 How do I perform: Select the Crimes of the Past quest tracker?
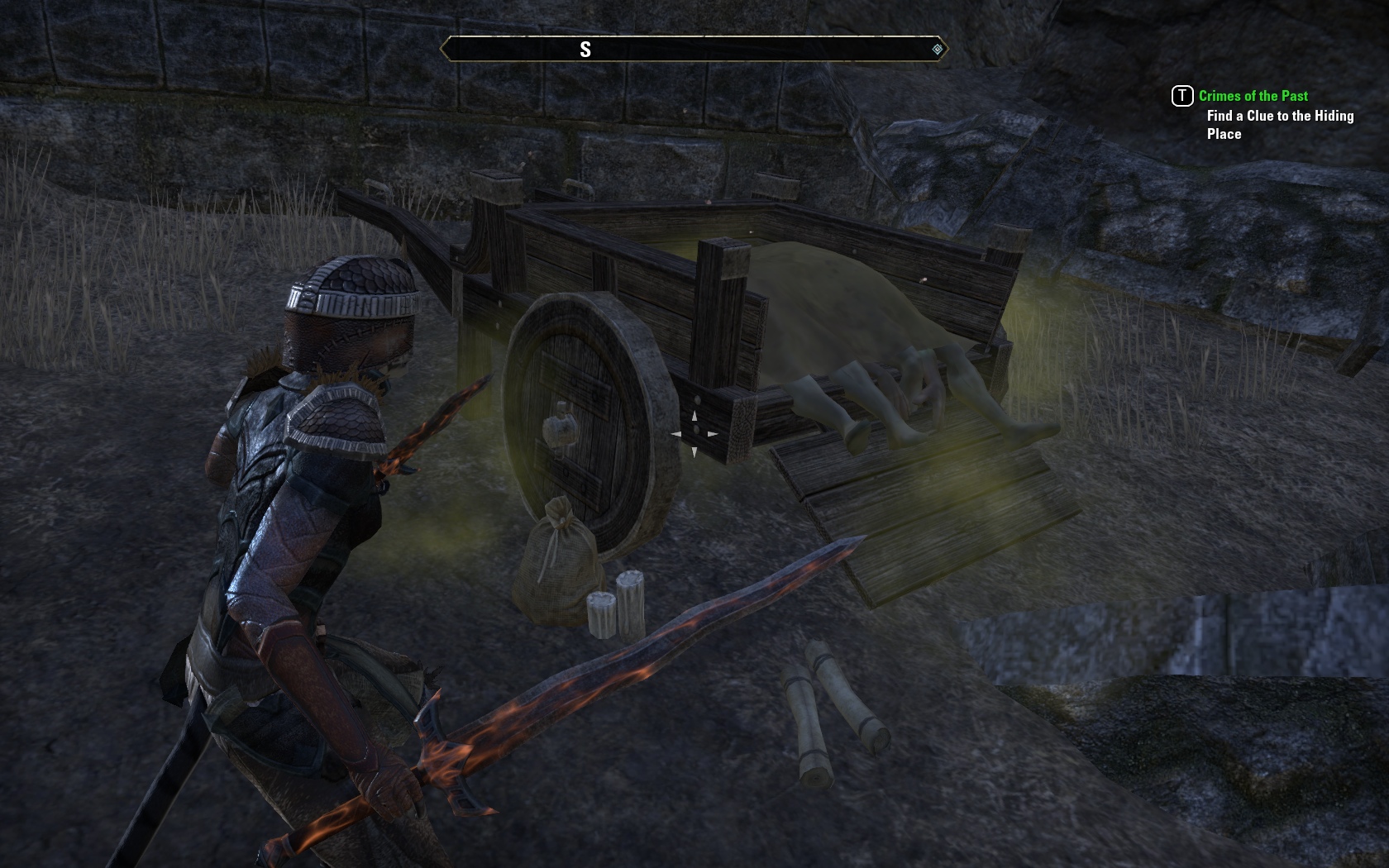pos(1253,96)
